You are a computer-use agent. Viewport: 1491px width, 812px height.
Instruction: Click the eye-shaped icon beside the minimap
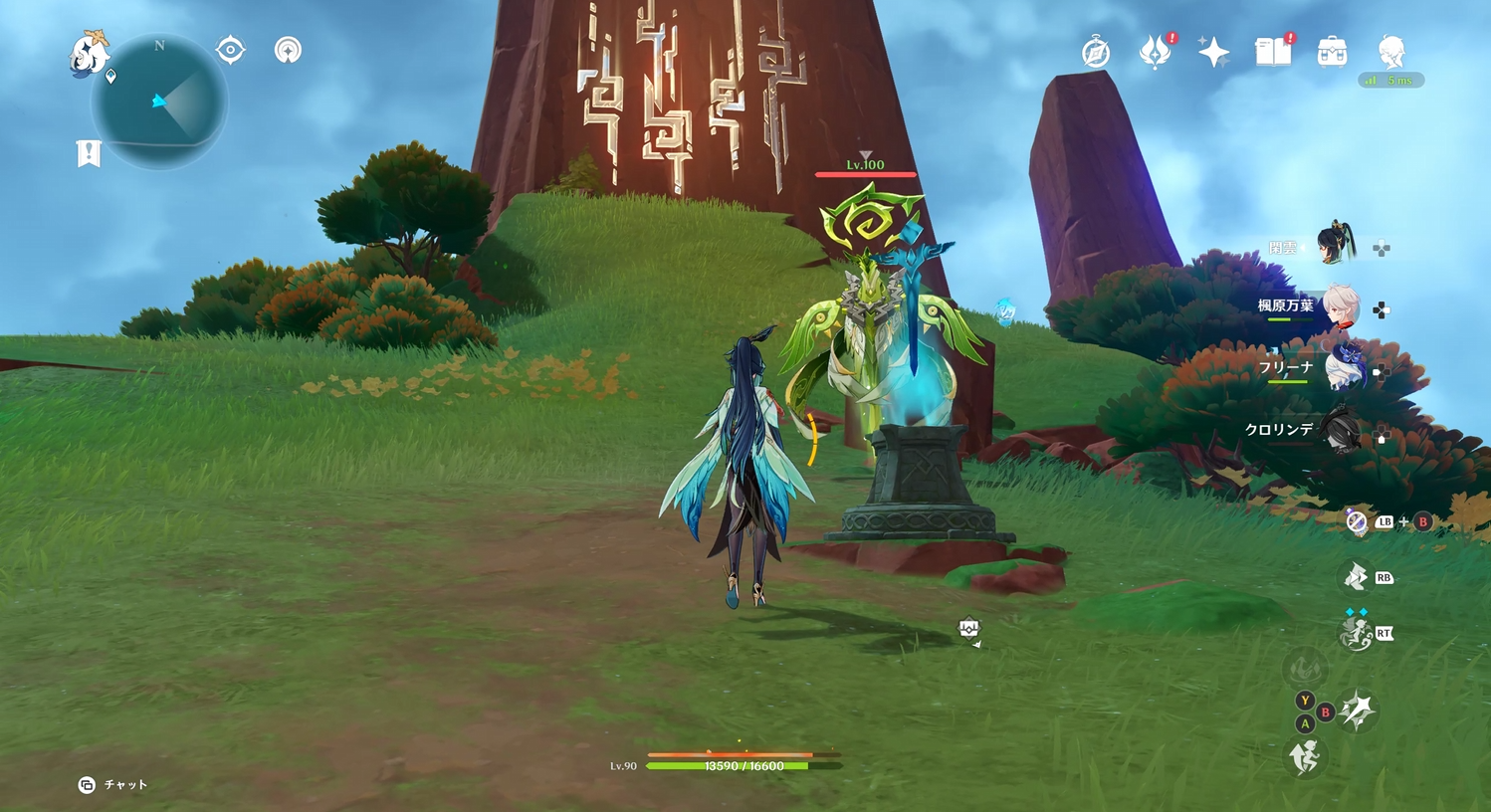[231, 50]
